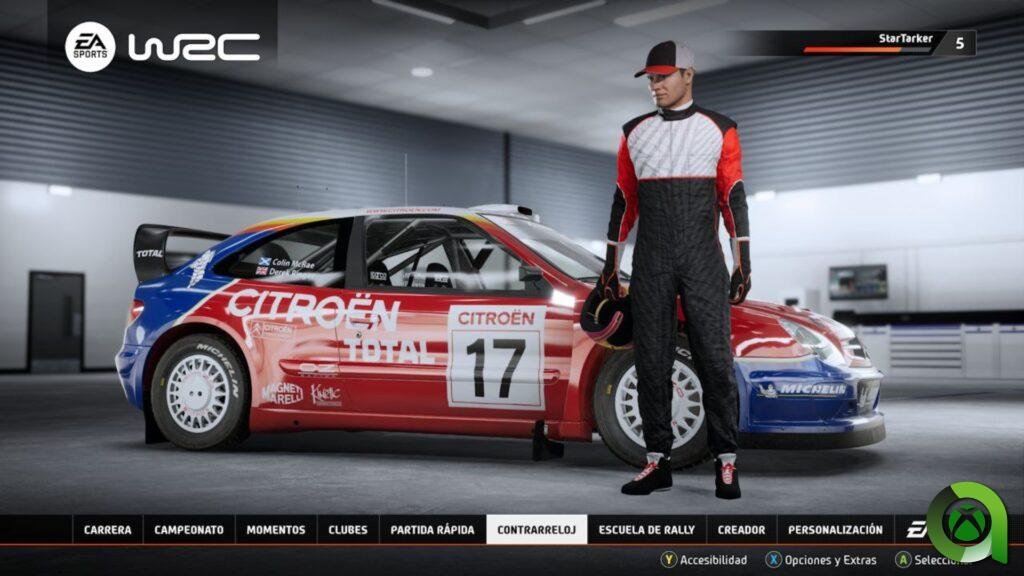Go to the Clubes tab
1024x576 pixels.
click(x=348, y=530)
